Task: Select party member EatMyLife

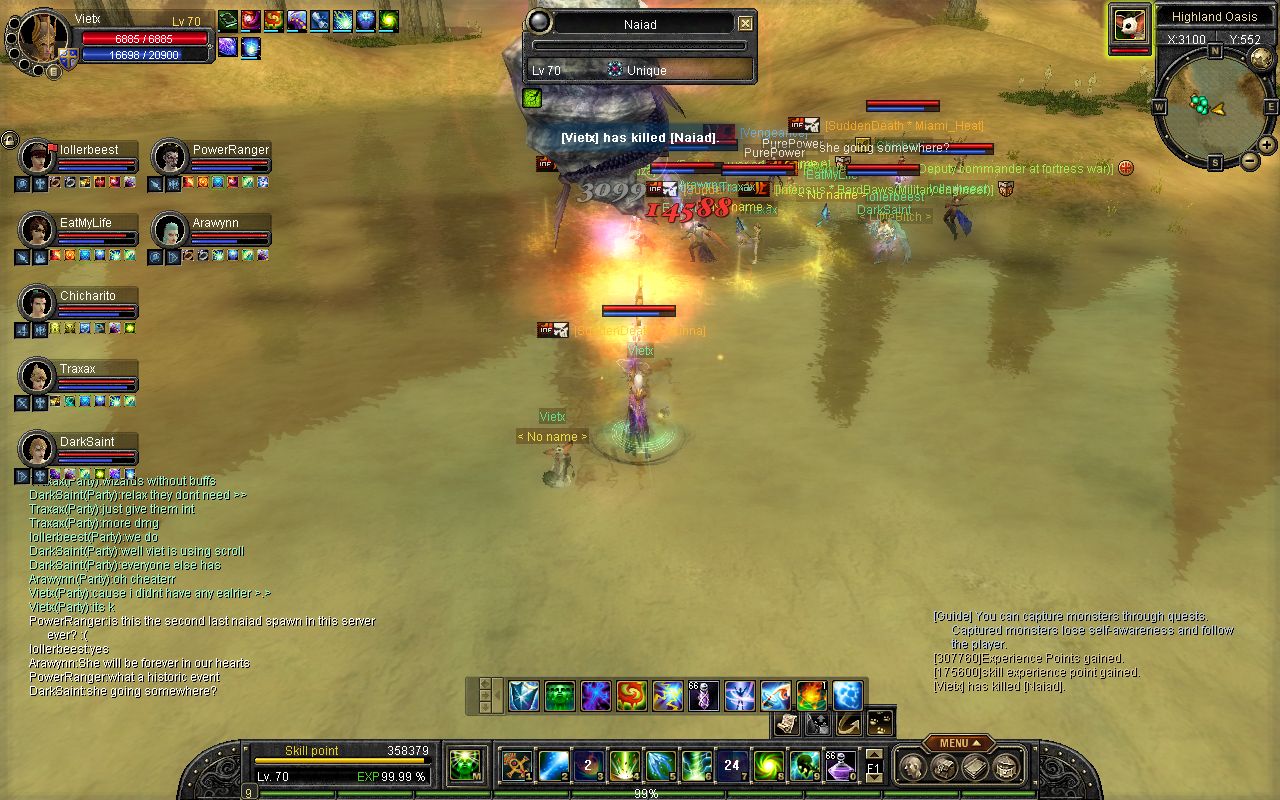Action: point(38,230)
